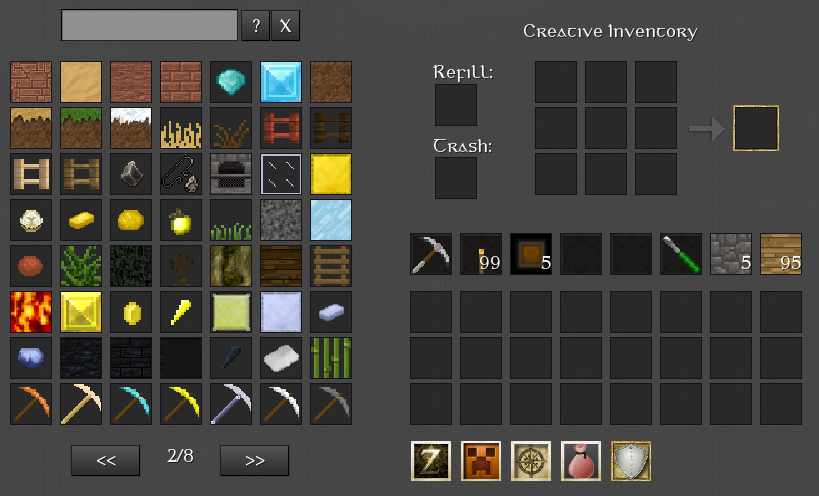
Task: Pick the diamond block item
Action: click(x=280, y=81)
